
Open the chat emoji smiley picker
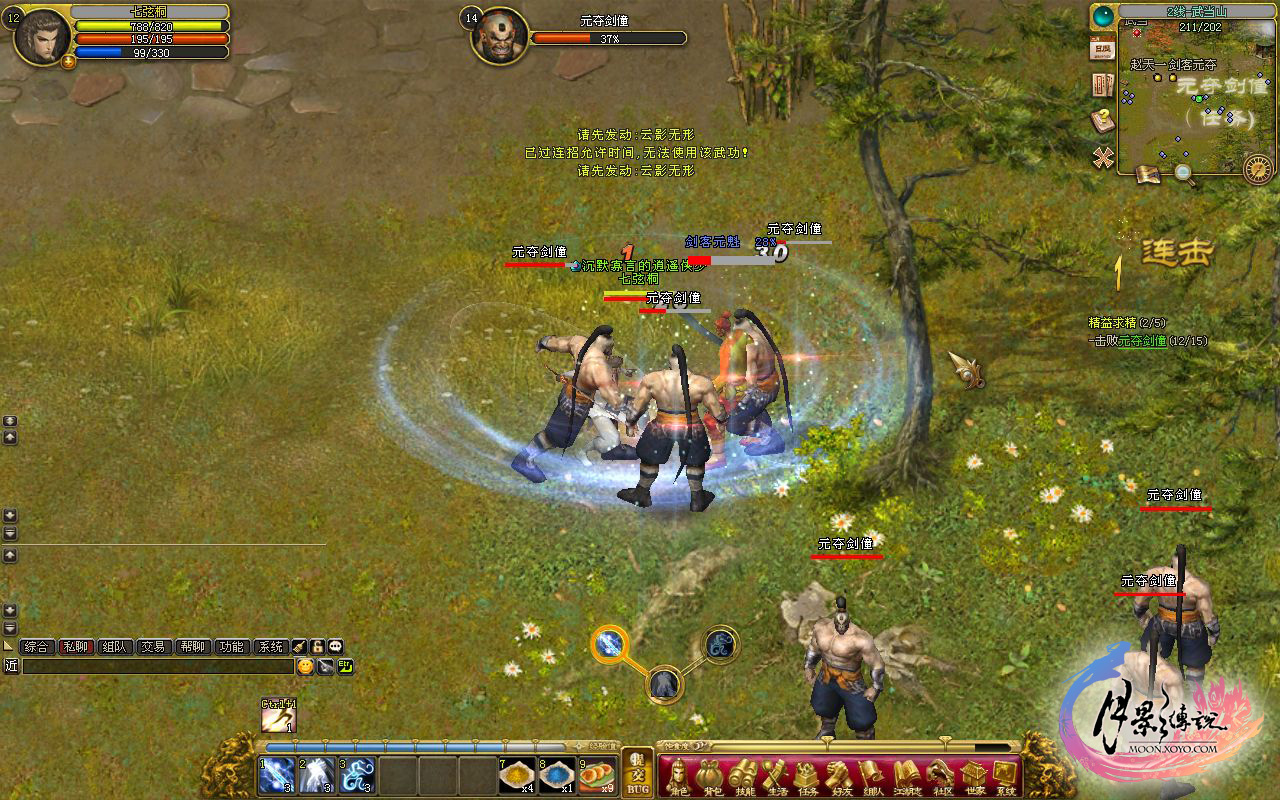(304, 666)
